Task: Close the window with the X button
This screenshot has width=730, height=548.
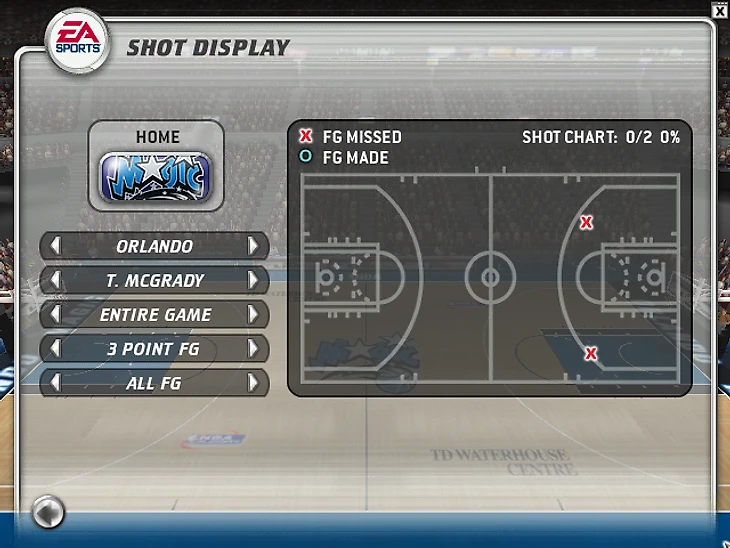Action: (720, 10)
